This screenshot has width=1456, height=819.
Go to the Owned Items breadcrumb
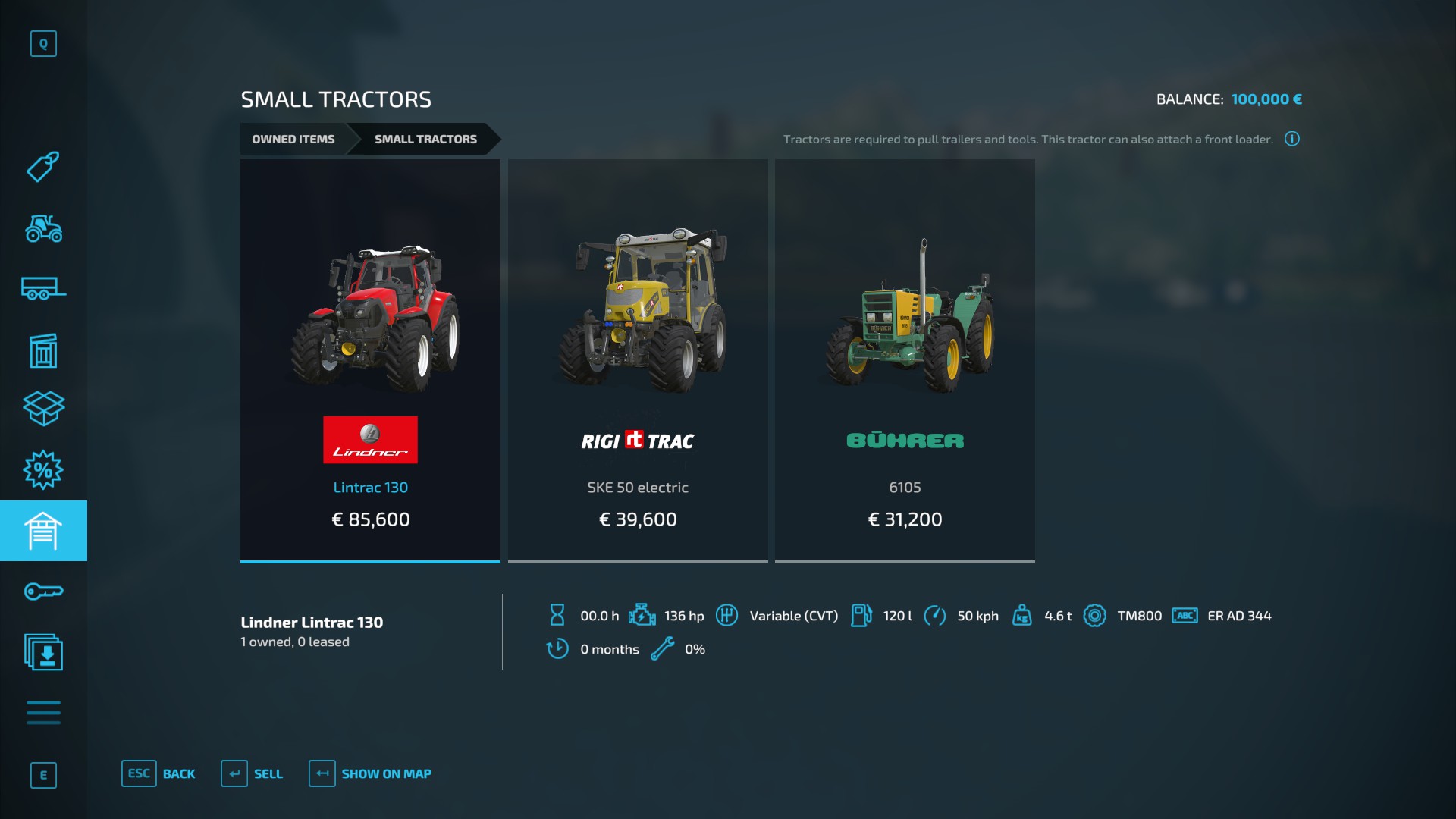pos(293,140)
